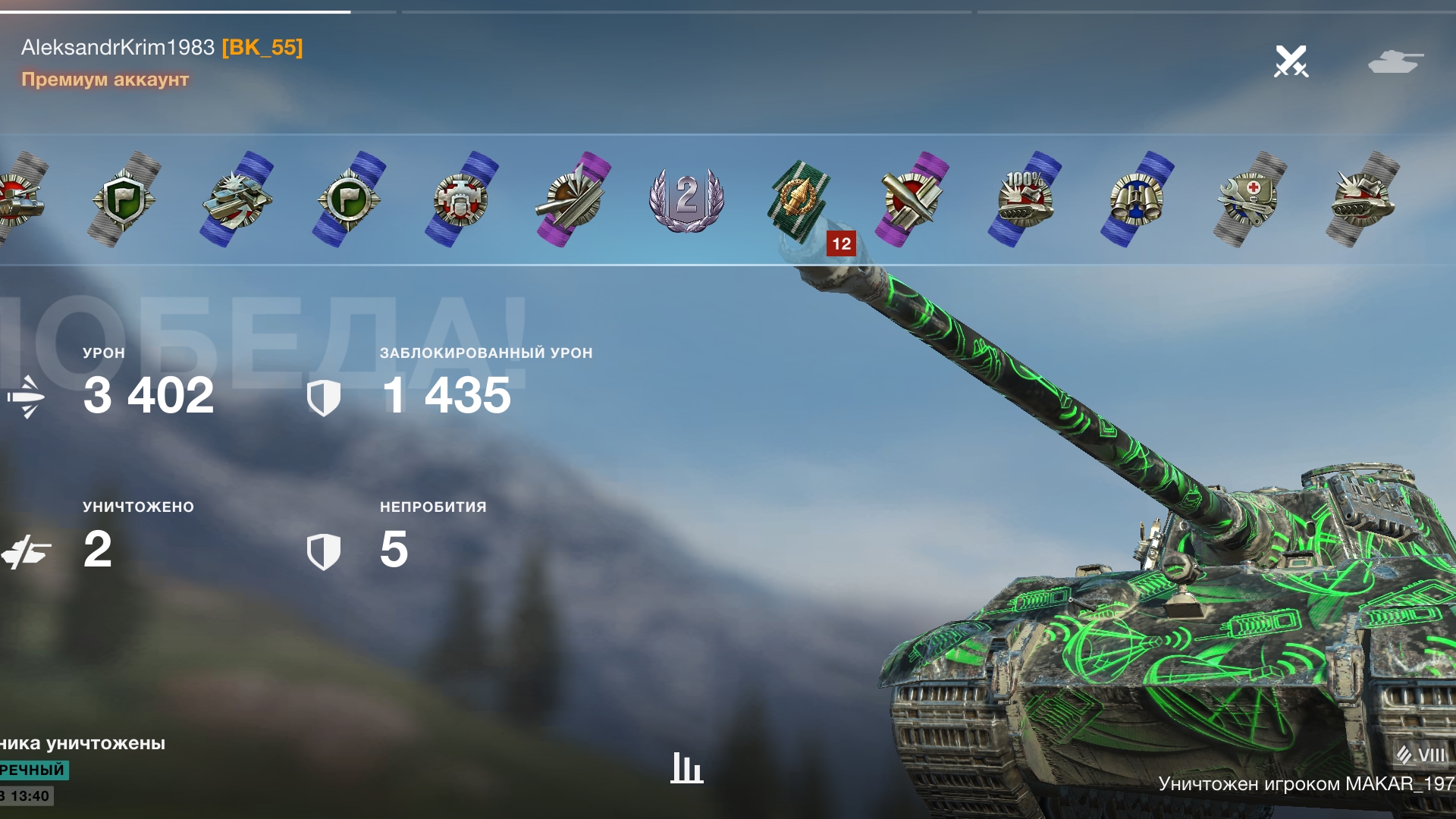View the 100% tank medal
The width and height of the screenshot is (1456, 819).
point(1025,199)
